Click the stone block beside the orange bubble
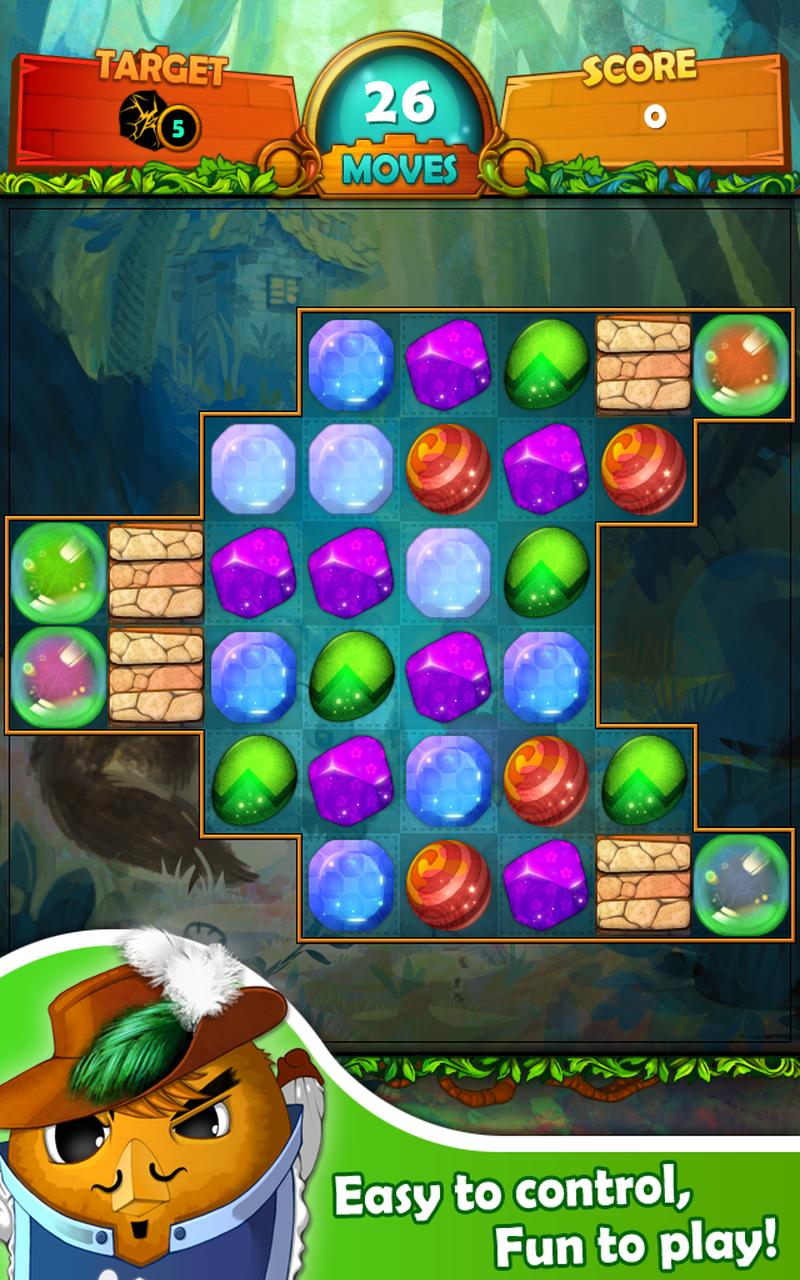Screen dimensions: 800x1280 [x=644, y=364]
